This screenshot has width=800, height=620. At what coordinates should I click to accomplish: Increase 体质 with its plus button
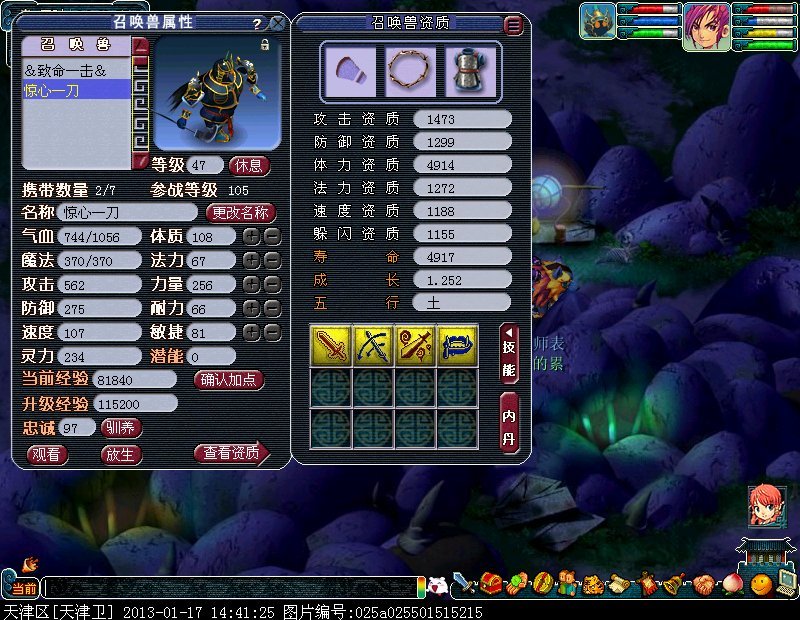(x=252, y=237)
